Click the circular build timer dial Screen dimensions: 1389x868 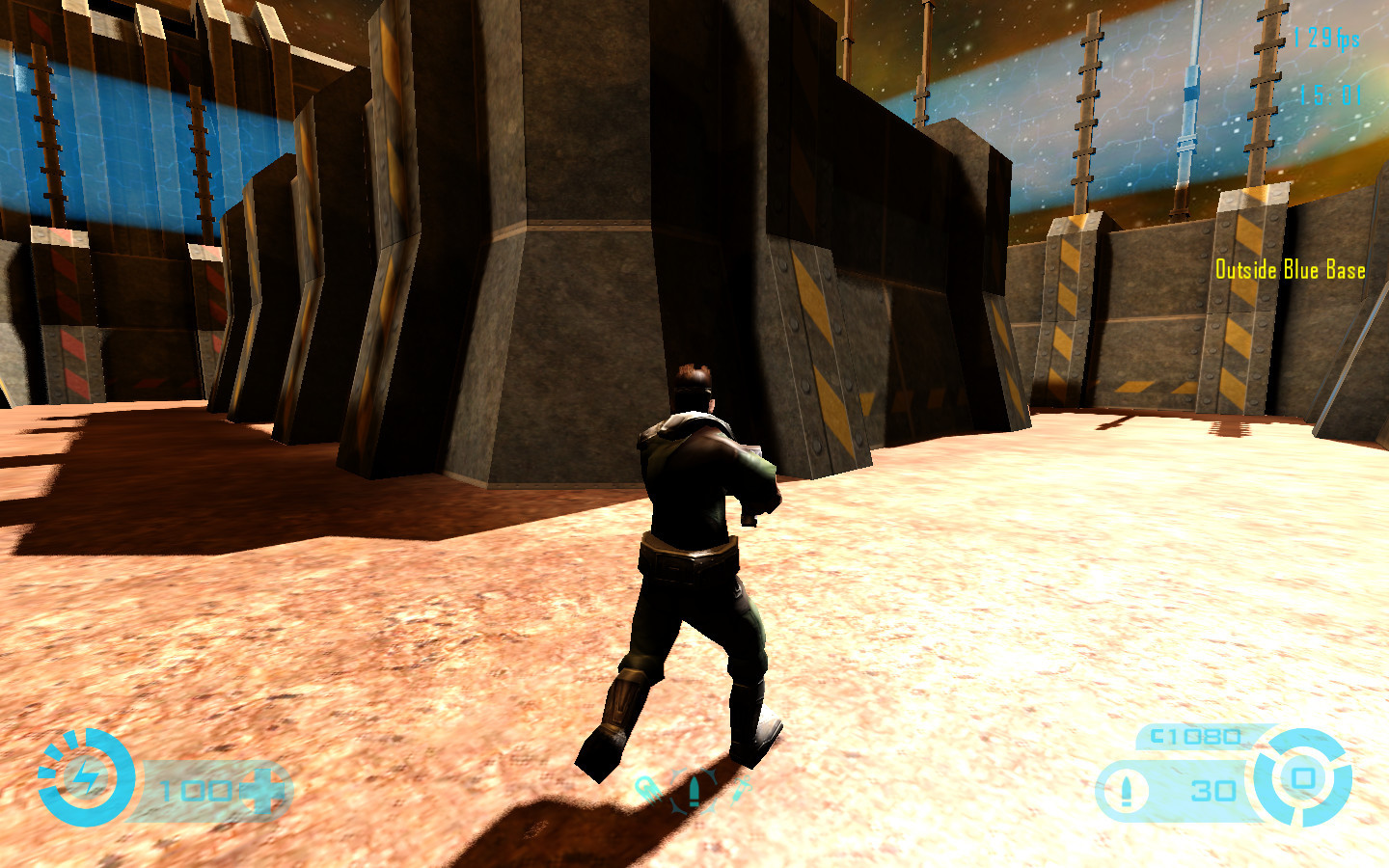point(1303,777)
